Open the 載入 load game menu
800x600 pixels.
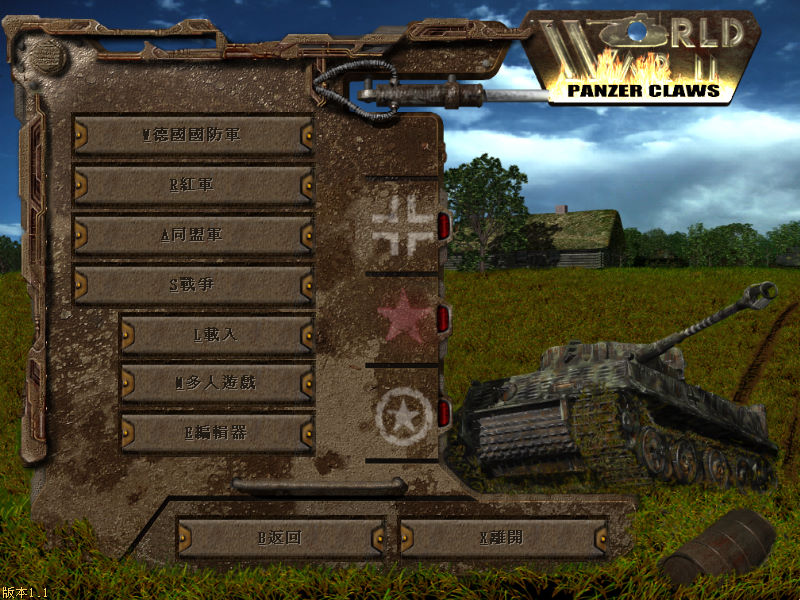[217, 335]
